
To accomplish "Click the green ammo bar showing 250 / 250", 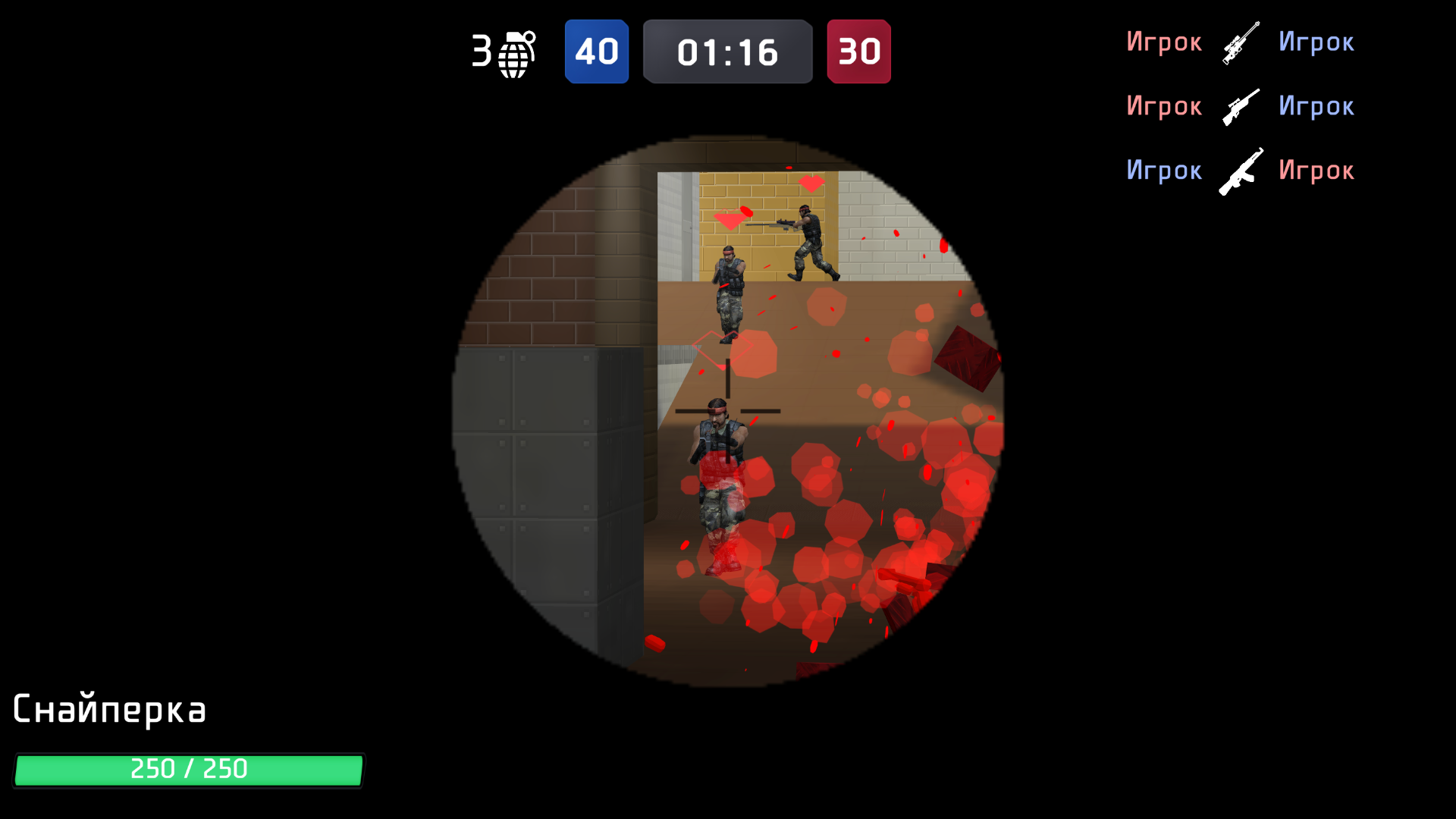I will tap(188, 768).
